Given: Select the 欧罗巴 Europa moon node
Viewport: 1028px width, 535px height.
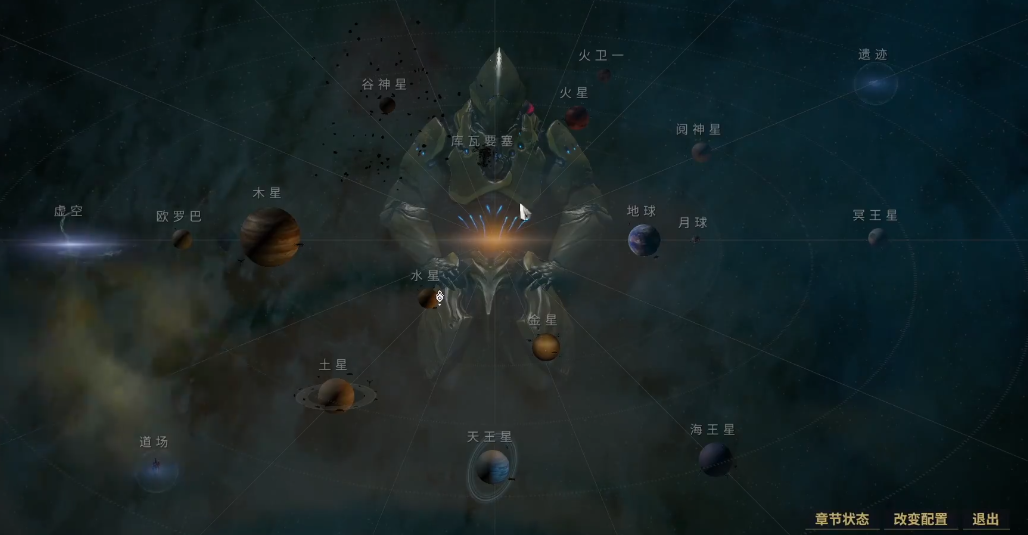Looking at the screenshot, I should pyautogui.click(x=181, y=239).
